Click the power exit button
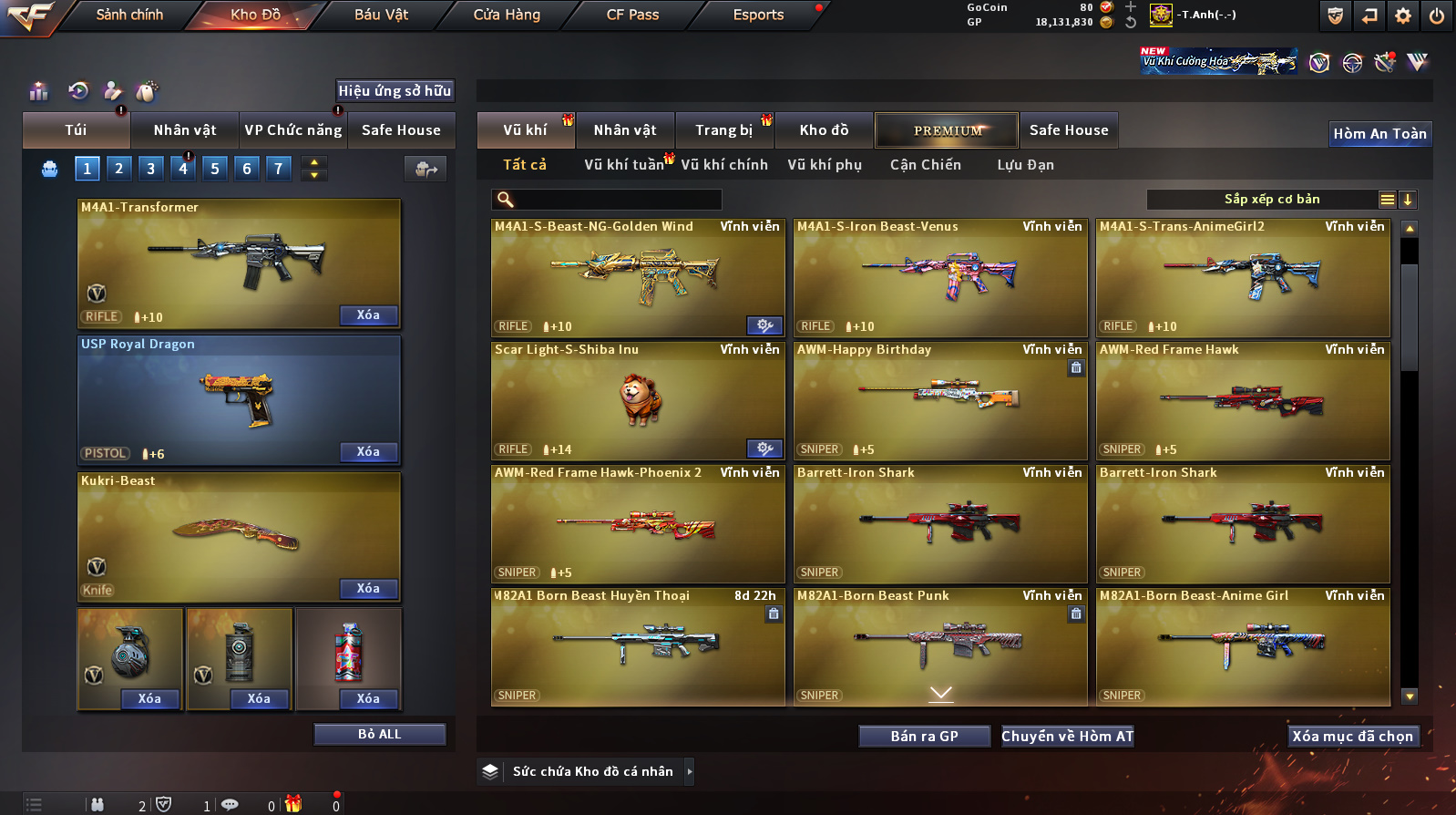This screenshot has width=1456, height=815. tap(1437, 15)
